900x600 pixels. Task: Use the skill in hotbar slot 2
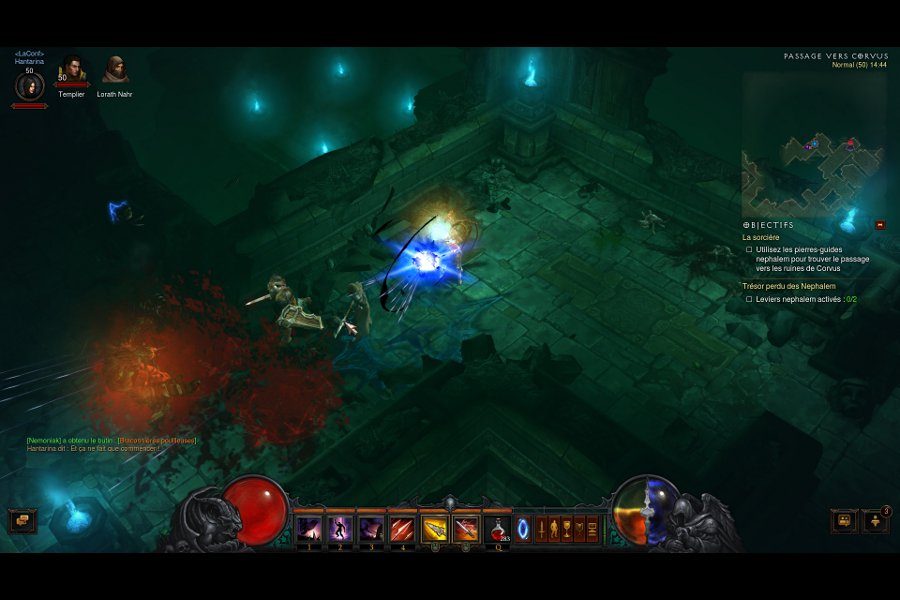[340, 528]
